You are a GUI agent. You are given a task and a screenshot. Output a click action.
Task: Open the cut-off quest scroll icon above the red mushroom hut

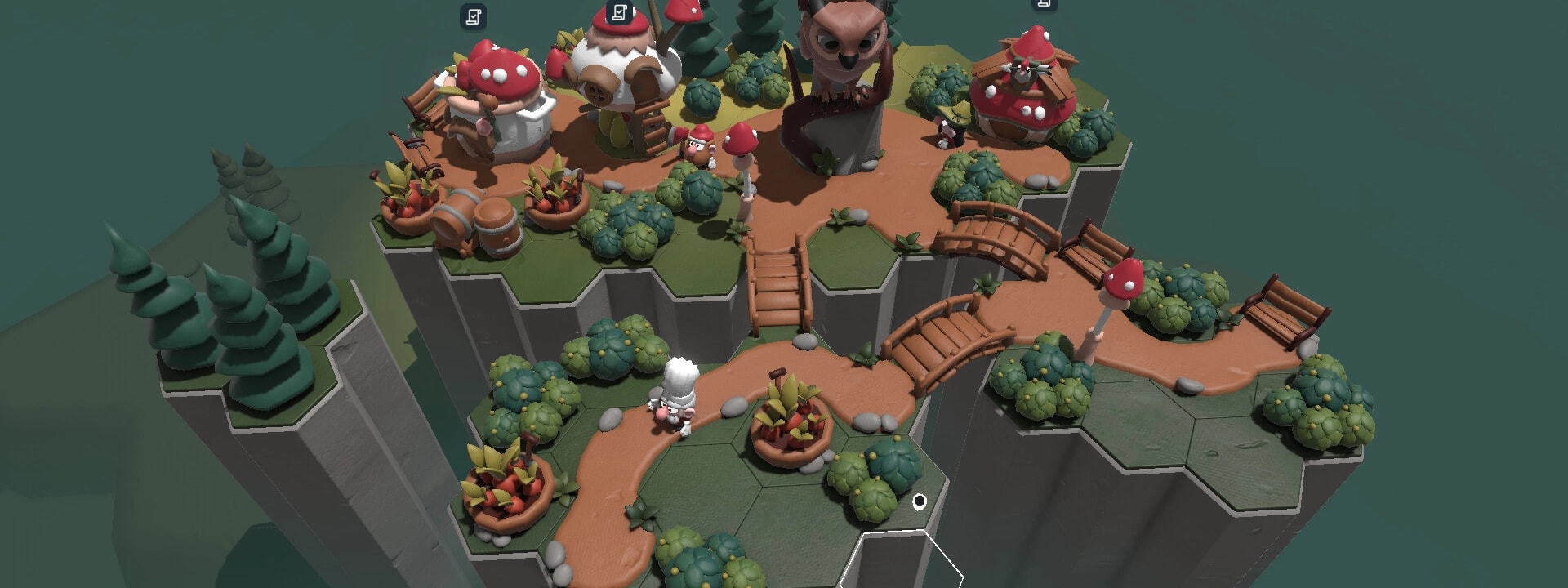(1043, 4)
